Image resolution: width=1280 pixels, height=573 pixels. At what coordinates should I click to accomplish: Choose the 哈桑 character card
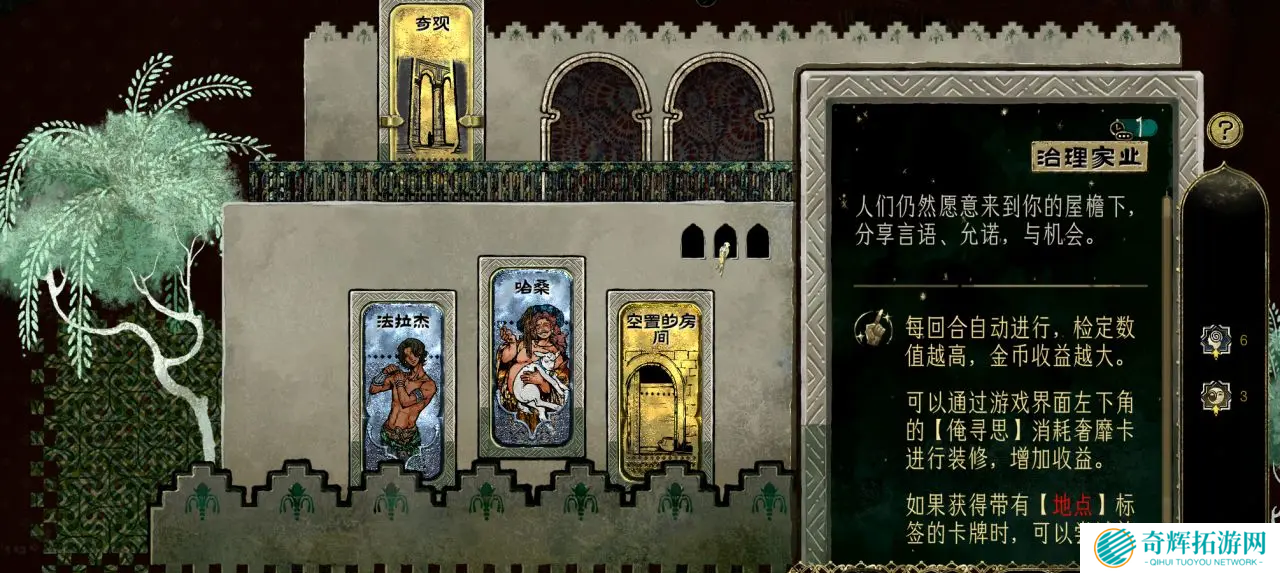click(531, 357)
